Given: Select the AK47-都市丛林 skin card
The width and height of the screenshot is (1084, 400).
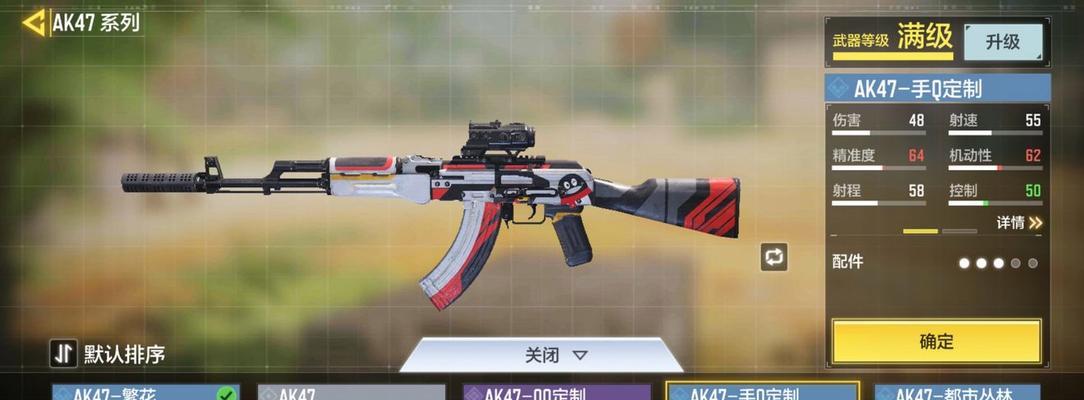Looking at the screenshot, I should (x=957, y=393).
